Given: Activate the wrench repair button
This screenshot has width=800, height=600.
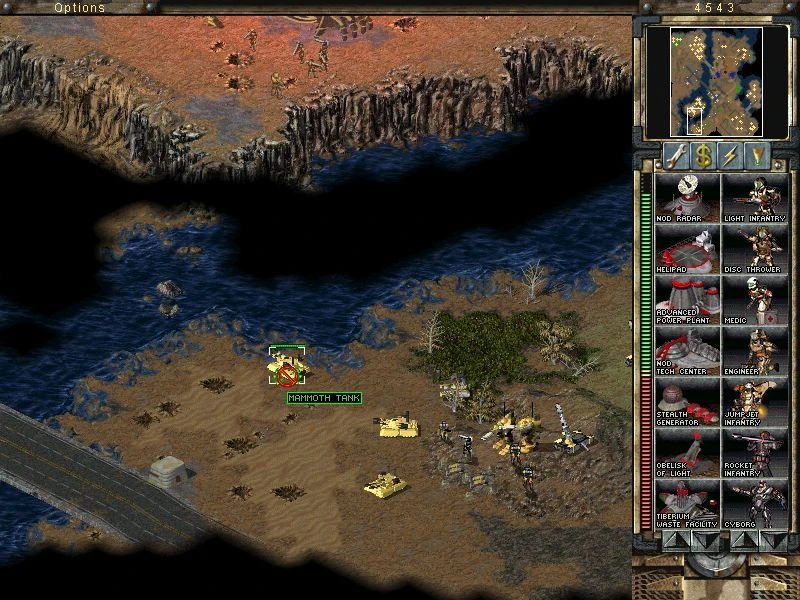Looking at the screenshot, I should pyautogui.click(x=676, y=156).
